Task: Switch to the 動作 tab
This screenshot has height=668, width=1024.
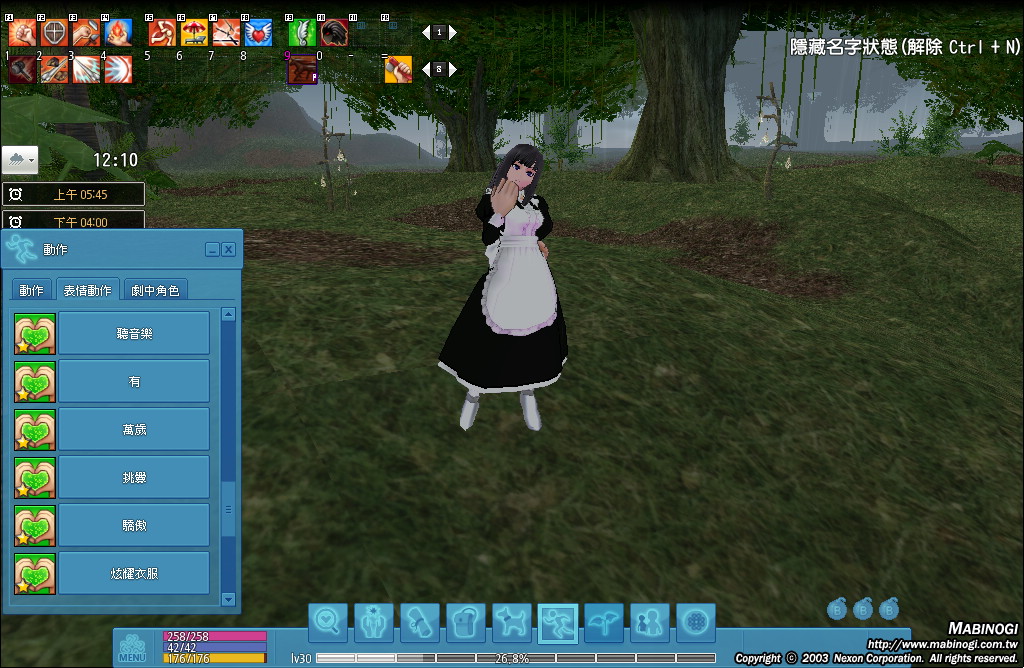Action: pos(32,290)
